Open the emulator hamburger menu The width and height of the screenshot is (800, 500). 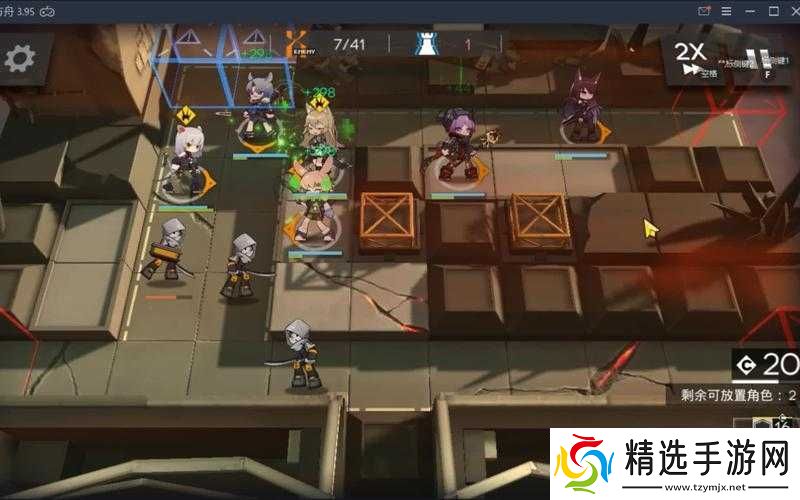click(x=728, y=10)
